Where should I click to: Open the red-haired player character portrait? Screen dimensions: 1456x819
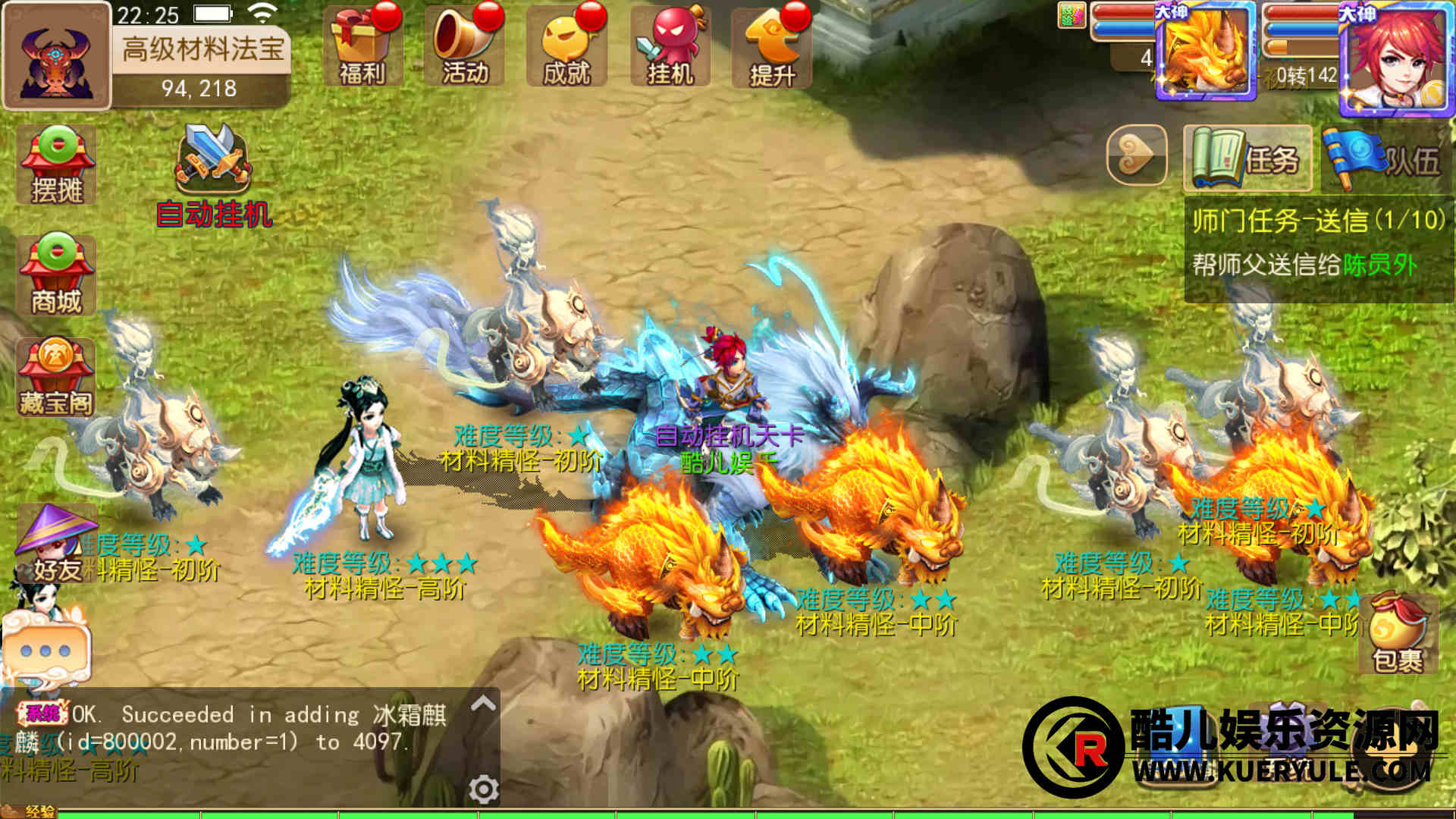[1396, 59]
